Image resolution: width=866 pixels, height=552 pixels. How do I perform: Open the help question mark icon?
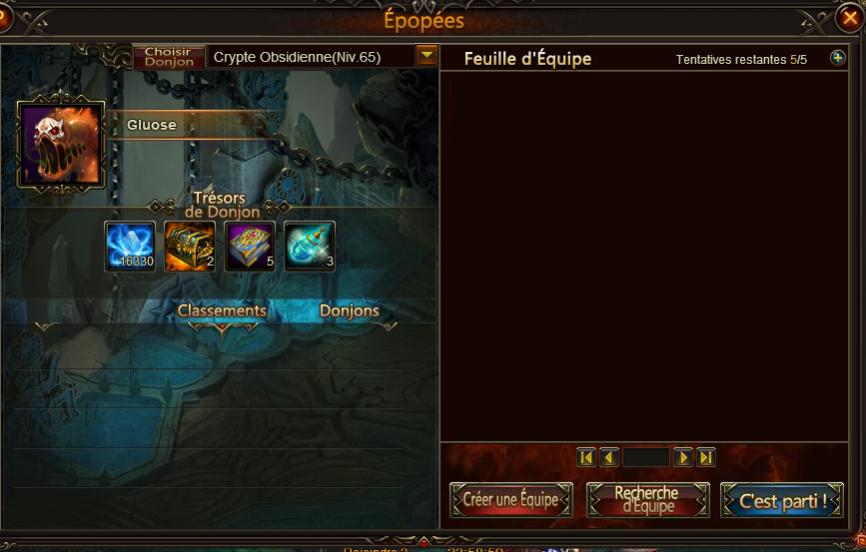point(4,18)
